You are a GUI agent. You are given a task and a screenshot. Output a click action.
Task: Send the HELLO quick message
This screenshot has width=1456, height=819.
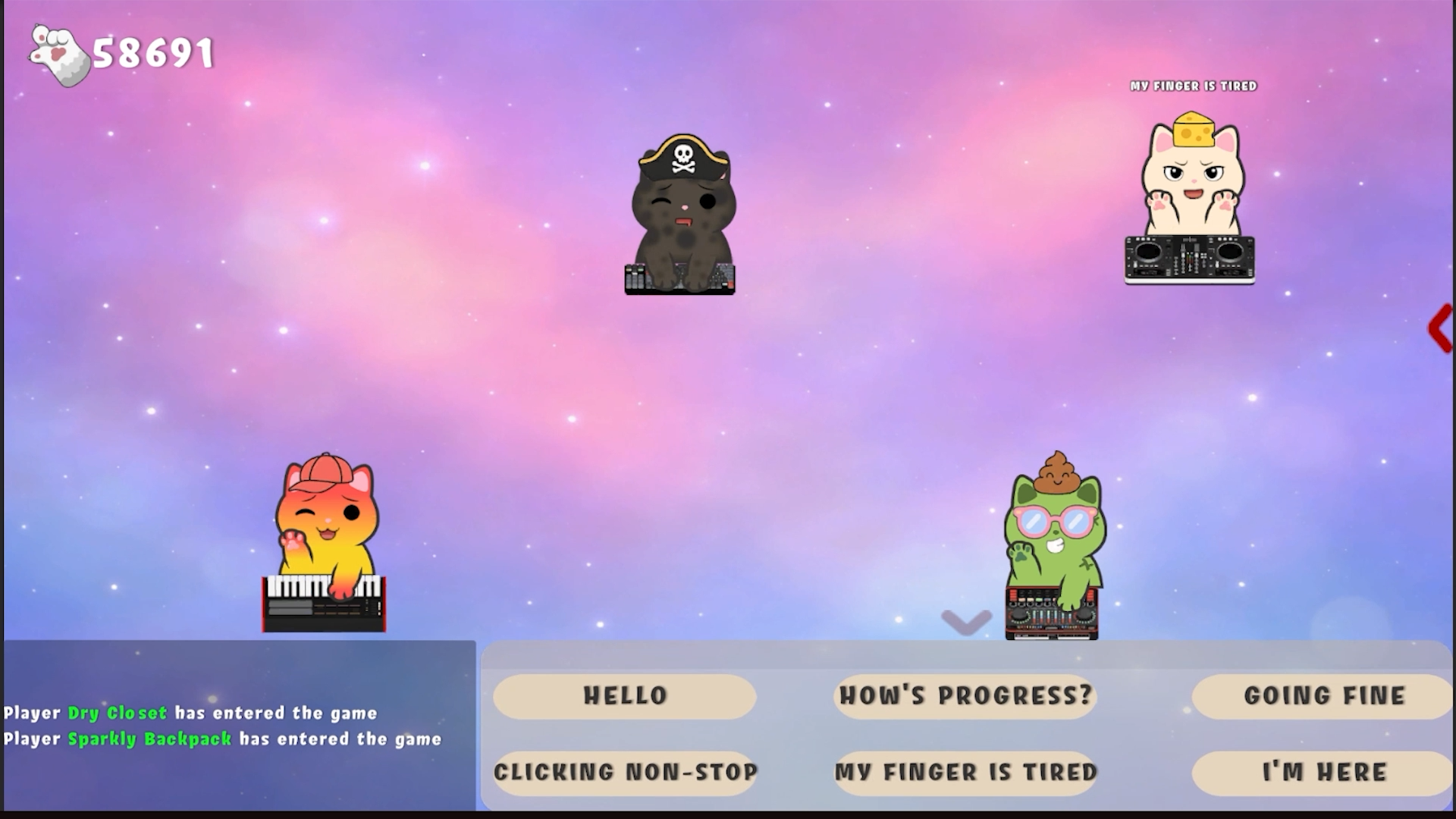[624, 695]
